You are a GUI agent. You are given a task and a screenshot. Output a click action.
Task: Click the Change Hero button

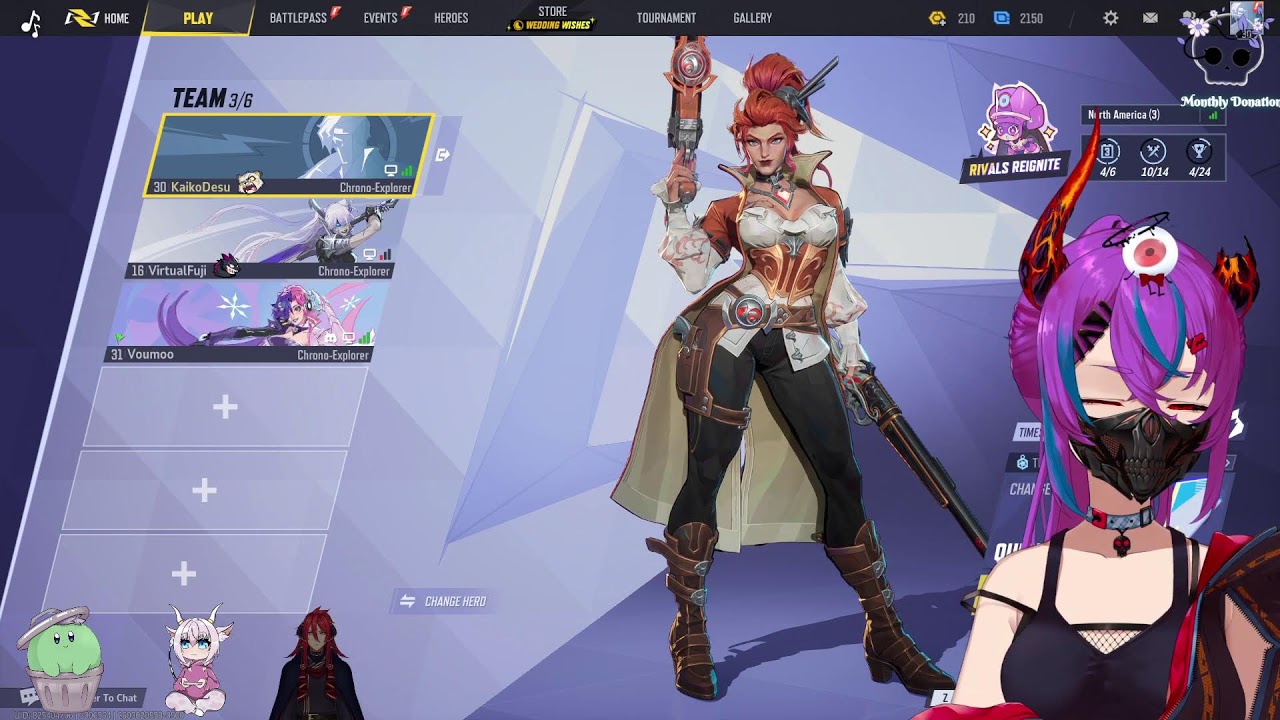[443, 601]
